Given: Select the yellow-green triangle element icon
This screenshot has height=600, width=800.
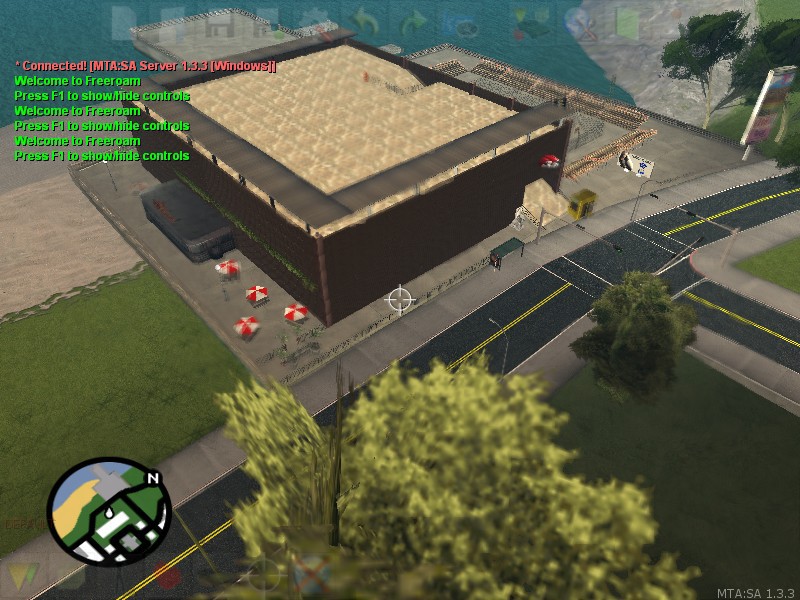Looking at the screenshot, I should (x=22, y=577).
